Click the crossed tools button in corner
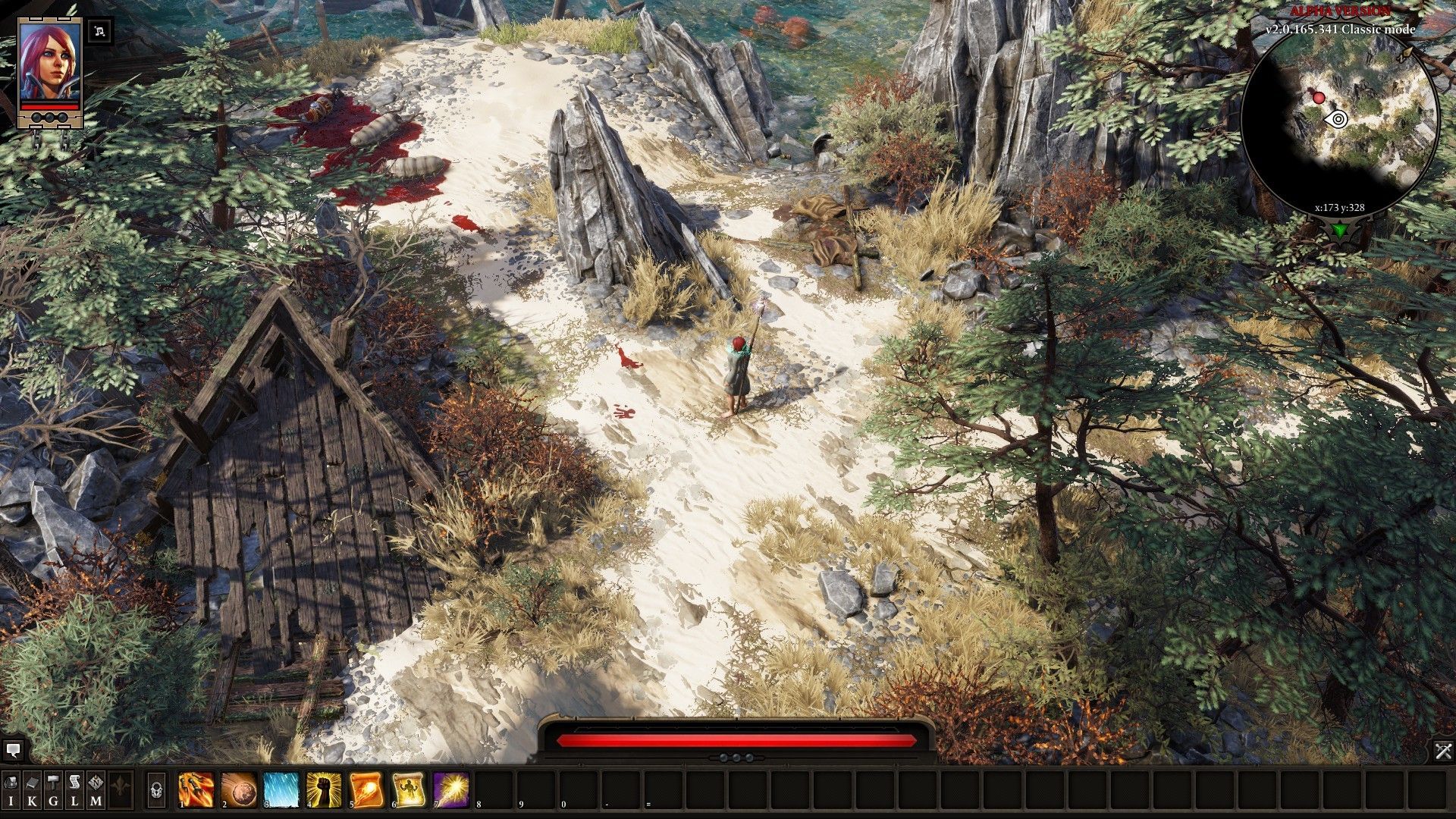1456x819 pixels. 1442,751
